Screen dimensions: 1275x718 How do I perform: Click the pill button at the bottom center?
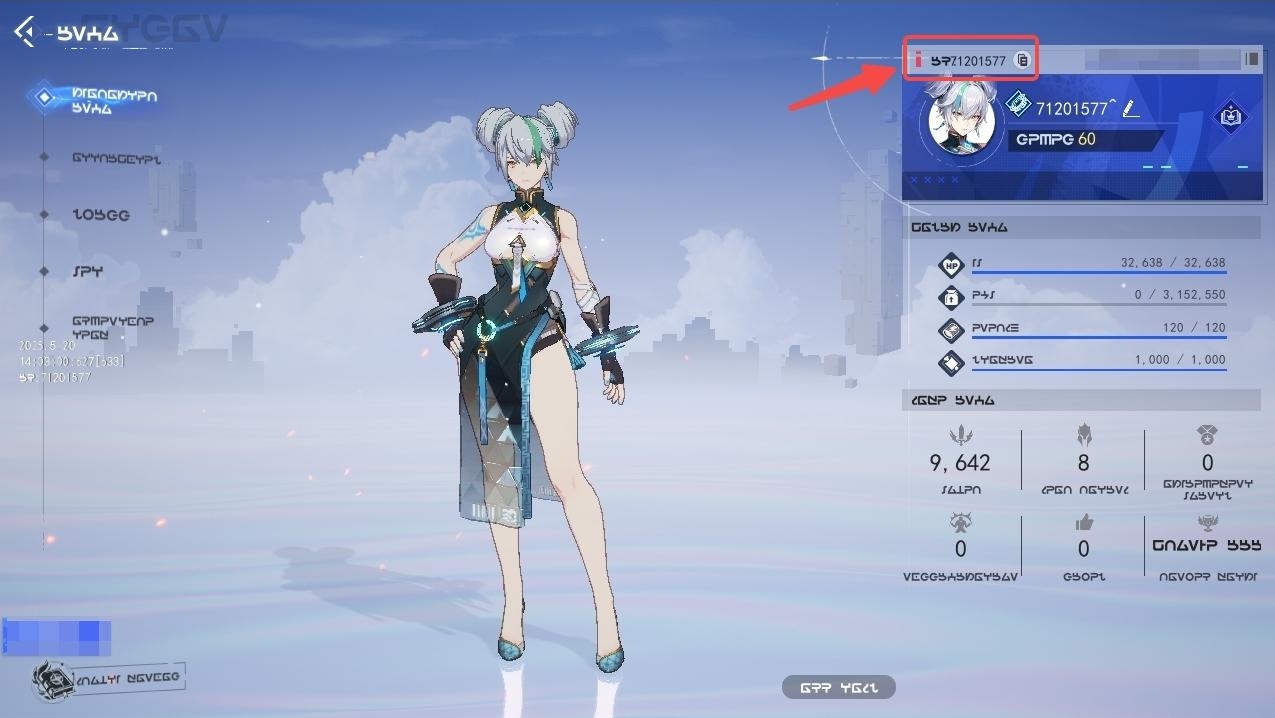(x=838, y=687)
